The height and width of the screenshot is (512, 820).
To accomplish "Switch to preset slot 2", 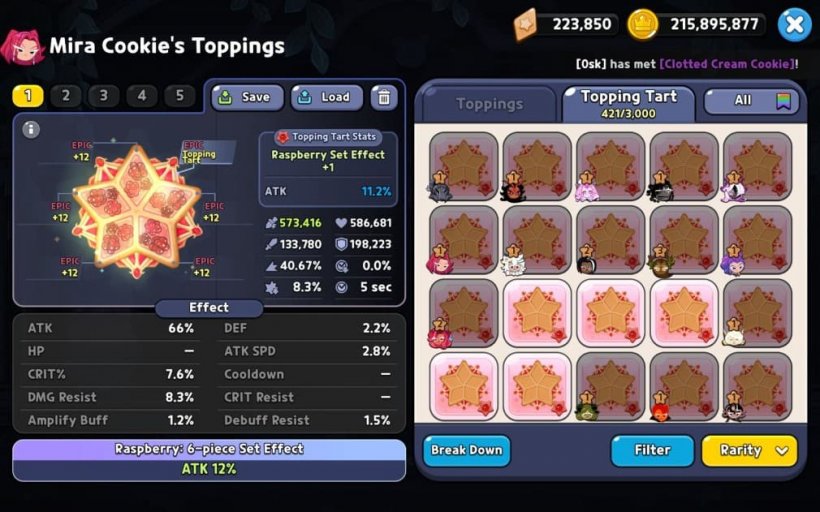I will pos(65,96).
